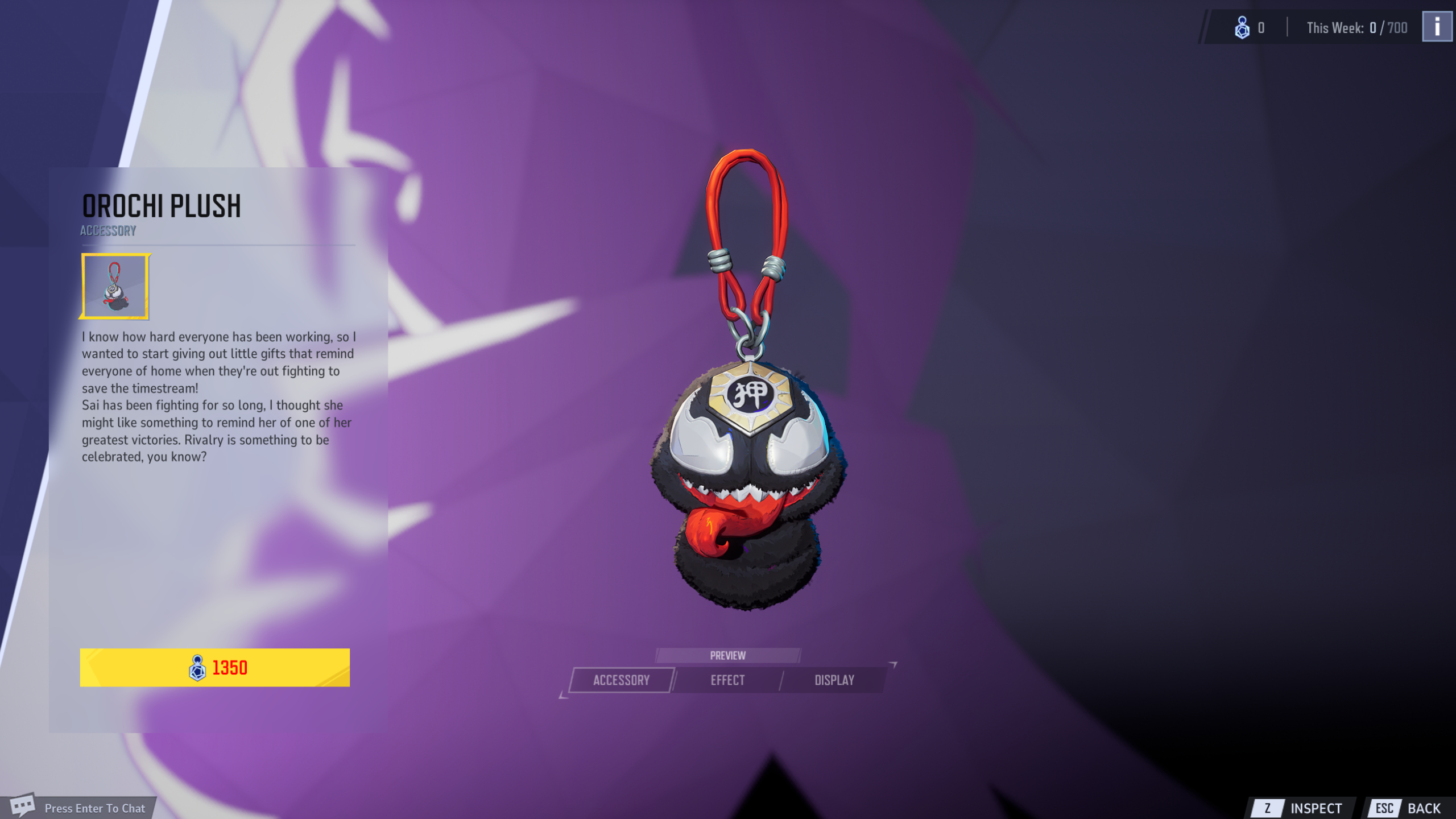Click the Back control at bottom right
This screenshot has width=1456, height=819.
1422,807
